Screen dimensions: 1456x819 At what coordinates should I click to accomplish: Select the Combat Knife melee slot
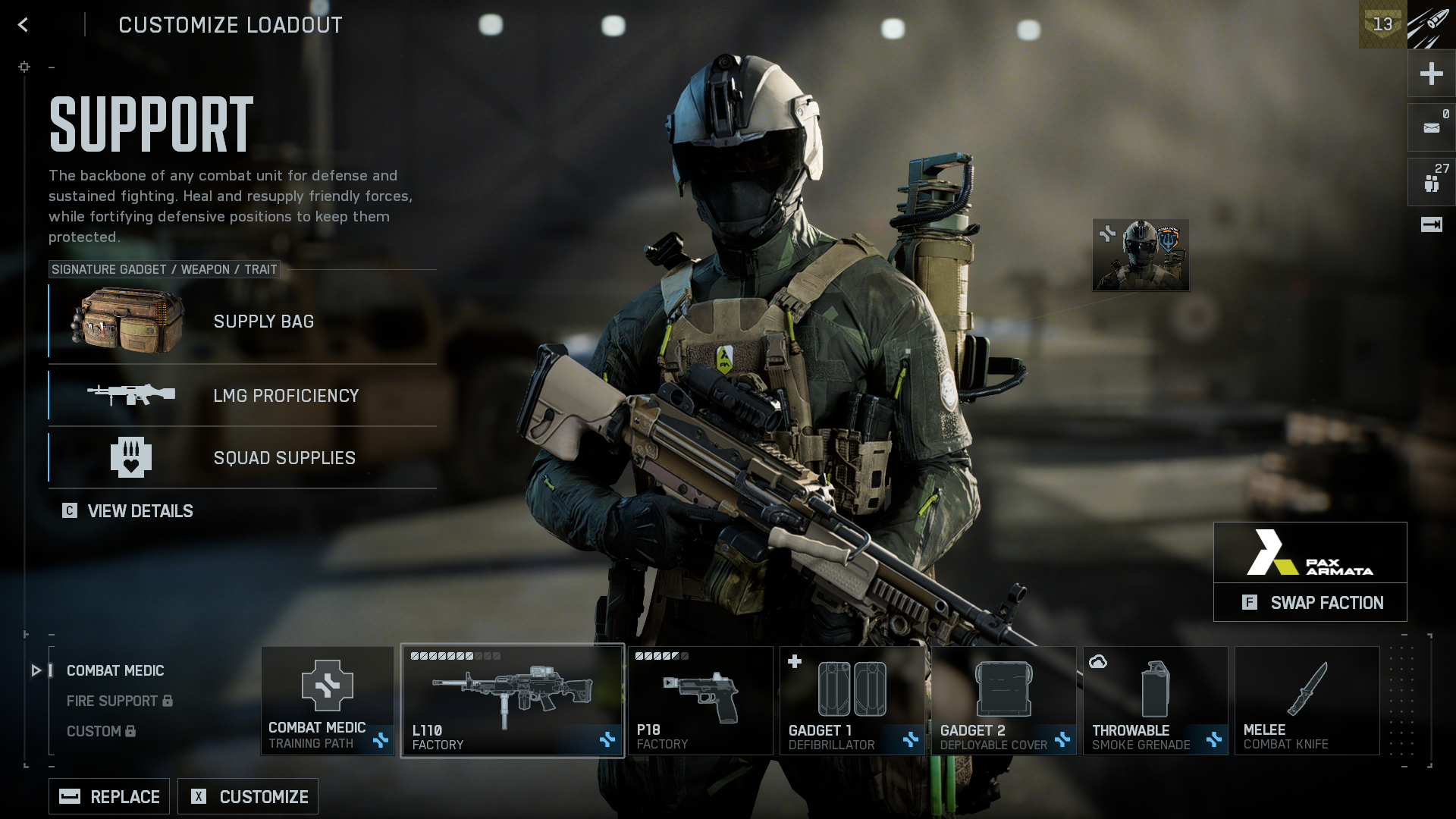(x=1307, y=701)
